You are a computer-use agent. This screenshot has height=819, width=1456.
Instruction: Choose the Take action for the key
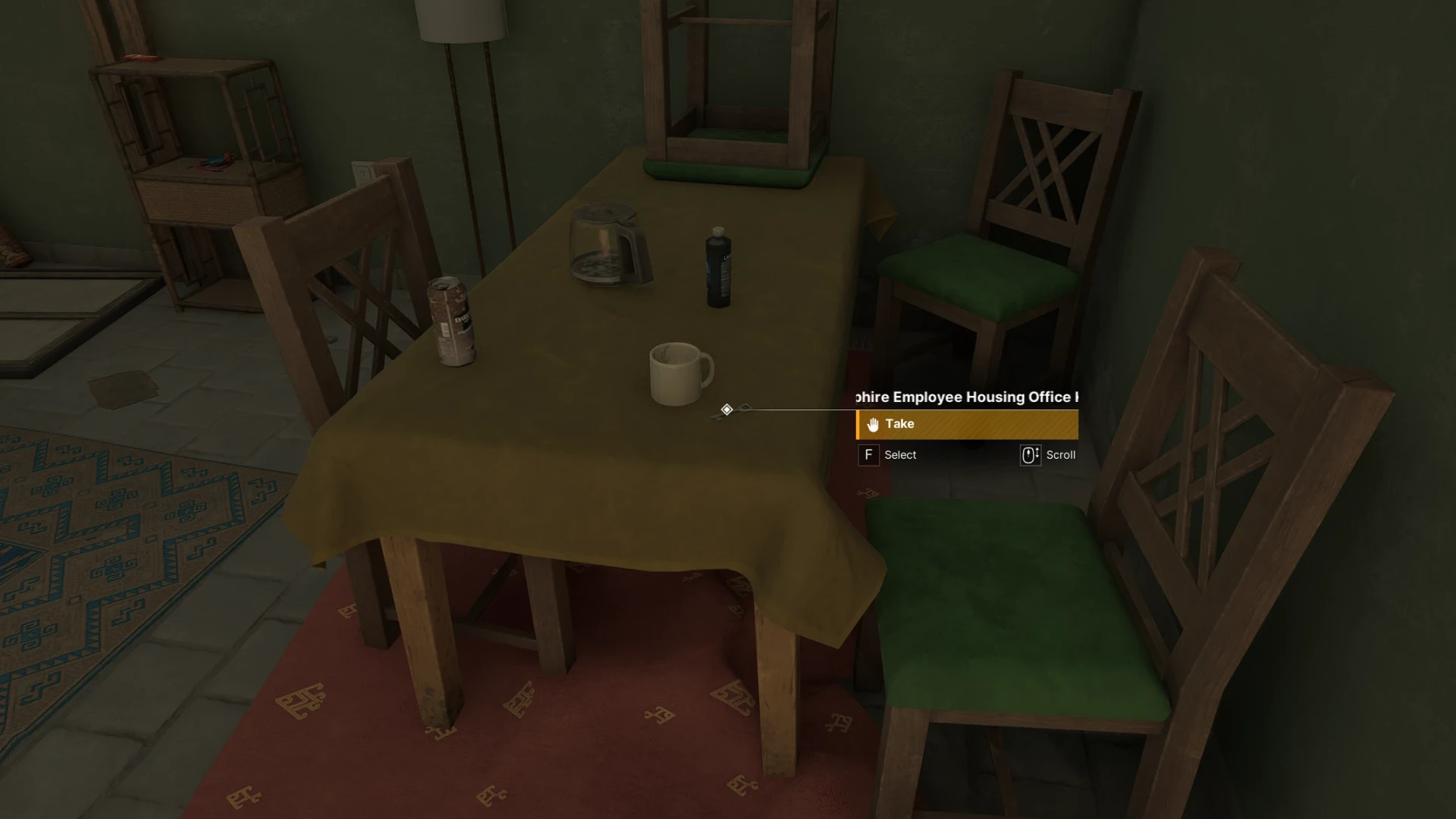pyautogui.click(x=966, y=425)
